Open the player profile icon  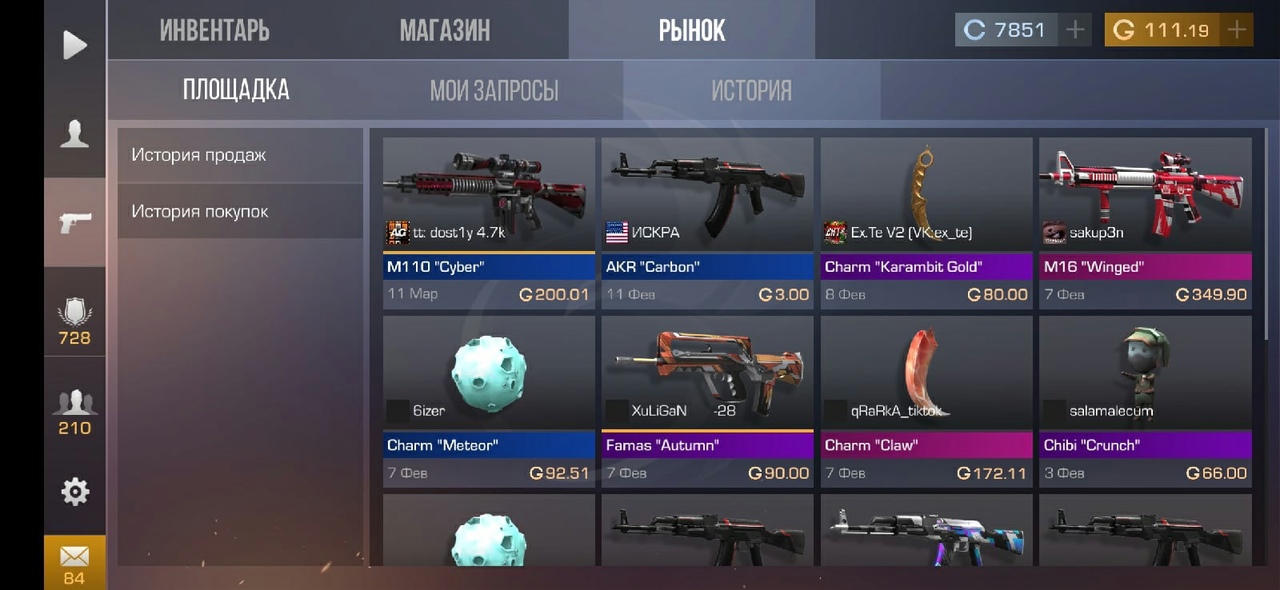point(75,133)
